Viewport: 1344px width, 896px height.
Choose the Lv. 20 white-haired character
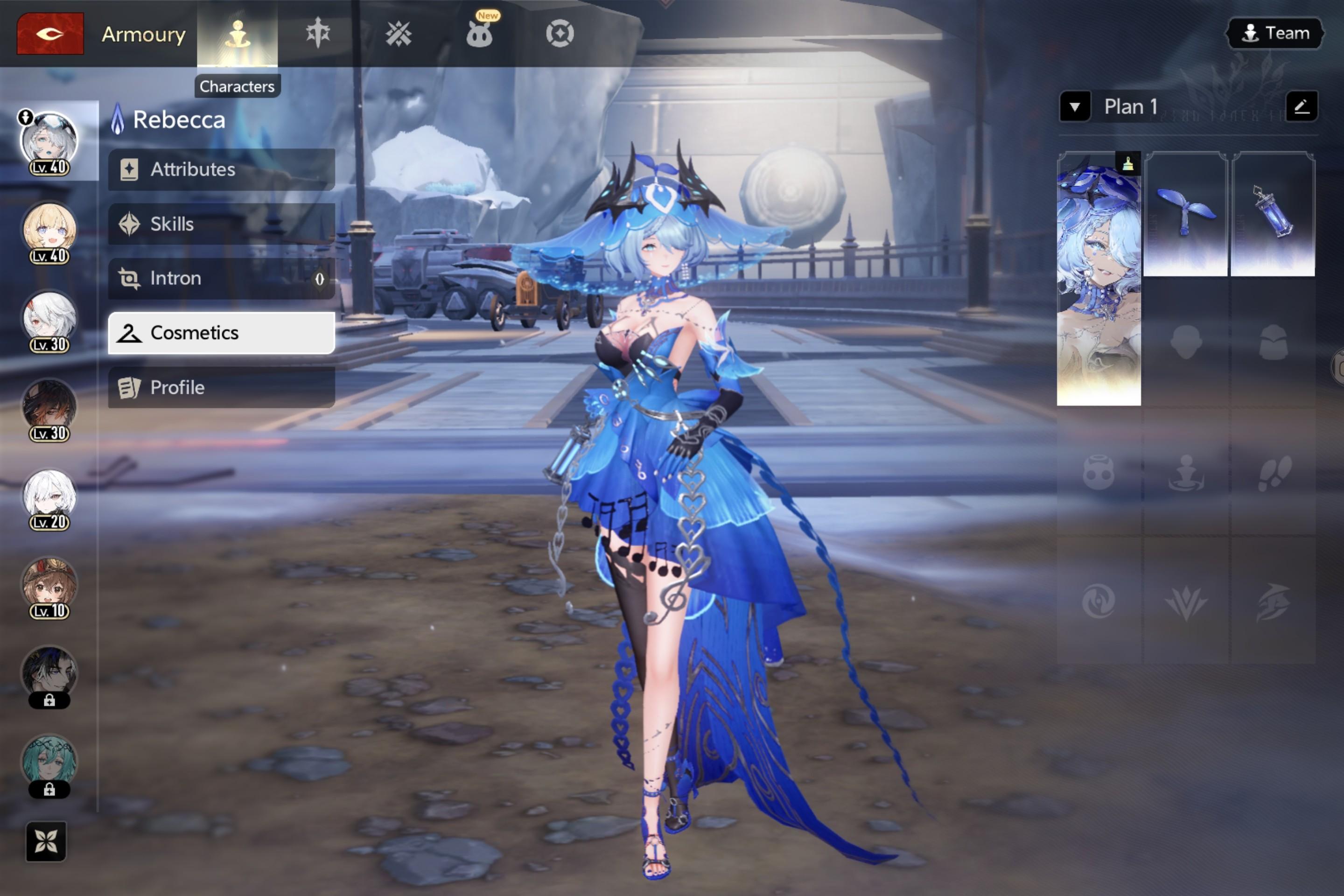coord(49,496)
